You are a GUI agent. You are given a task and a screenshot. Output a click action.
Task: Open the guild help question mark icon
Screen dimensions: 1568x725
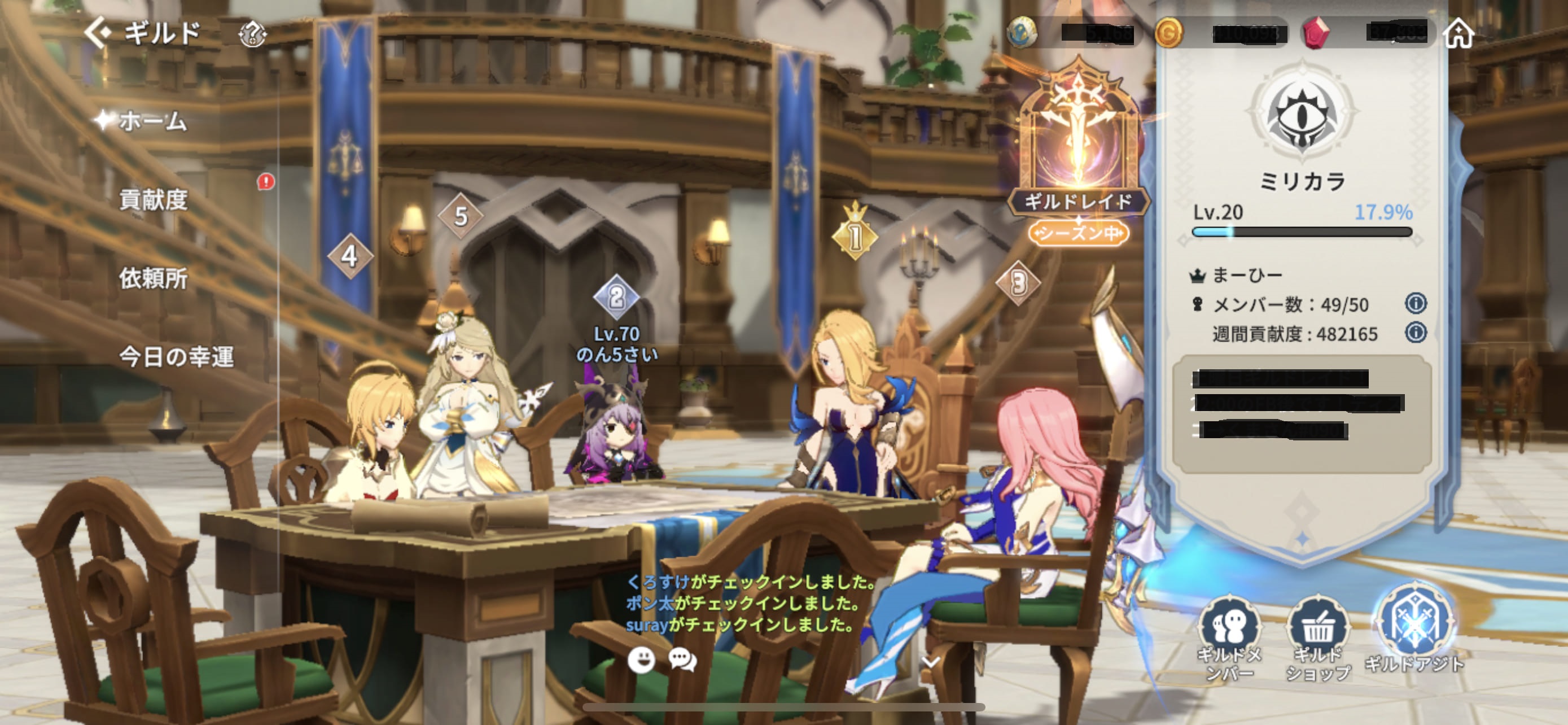point(253,33)
